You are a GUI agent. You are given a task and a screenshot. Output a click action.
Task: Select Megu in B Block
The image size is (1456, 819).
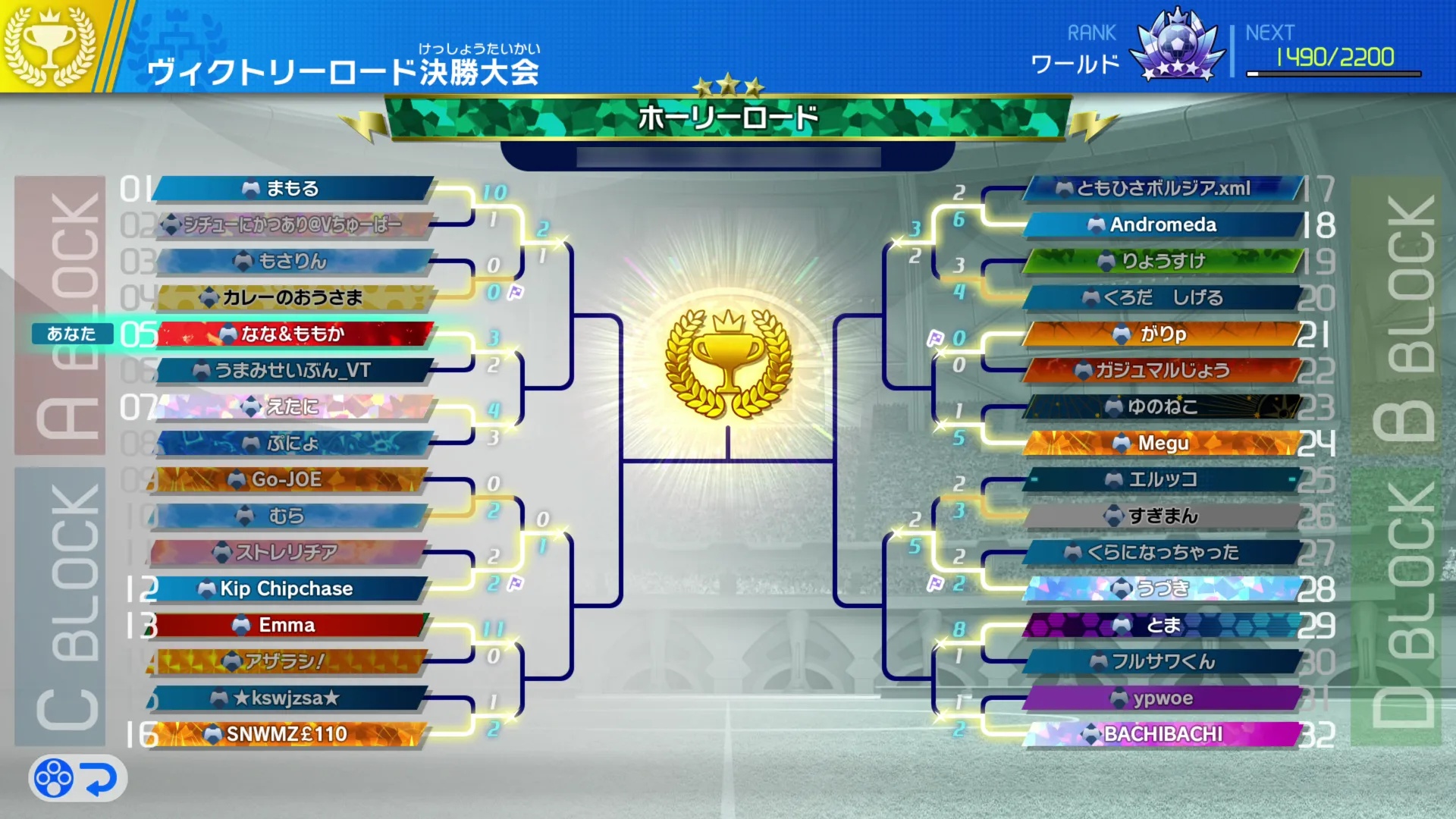click(1163, 444)
